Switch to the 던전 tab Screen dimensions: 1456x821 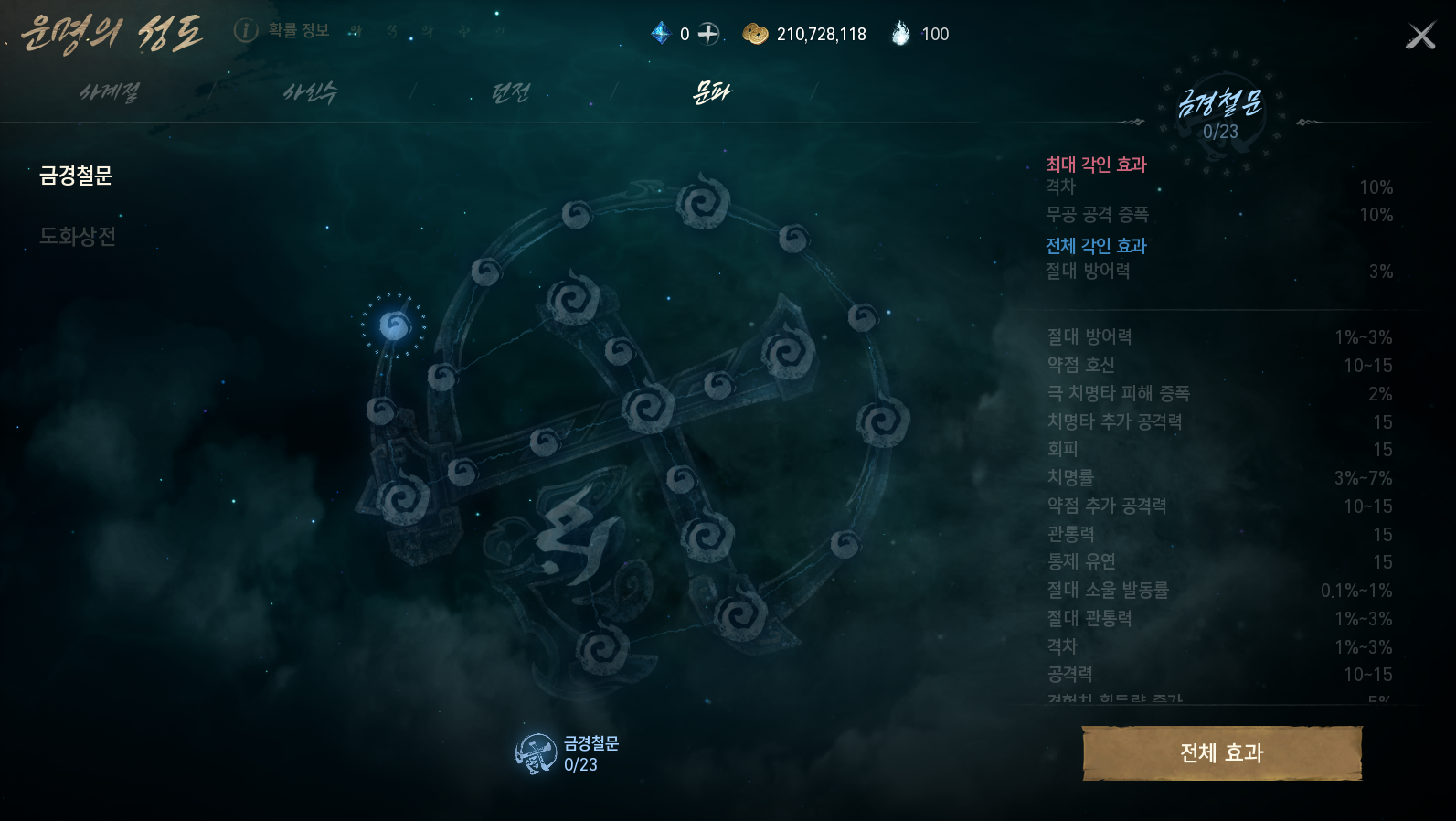(510, 92)
